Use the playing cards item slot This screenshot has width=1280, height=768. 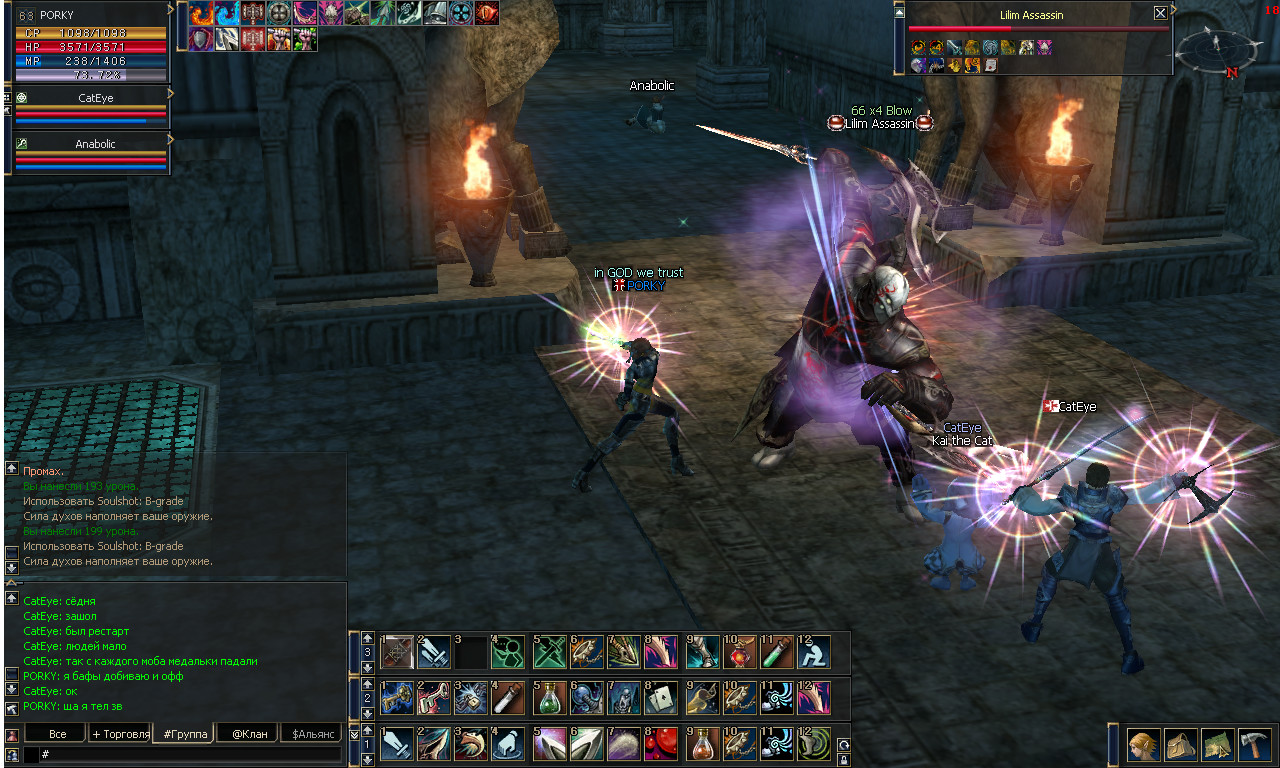[661, 697]
